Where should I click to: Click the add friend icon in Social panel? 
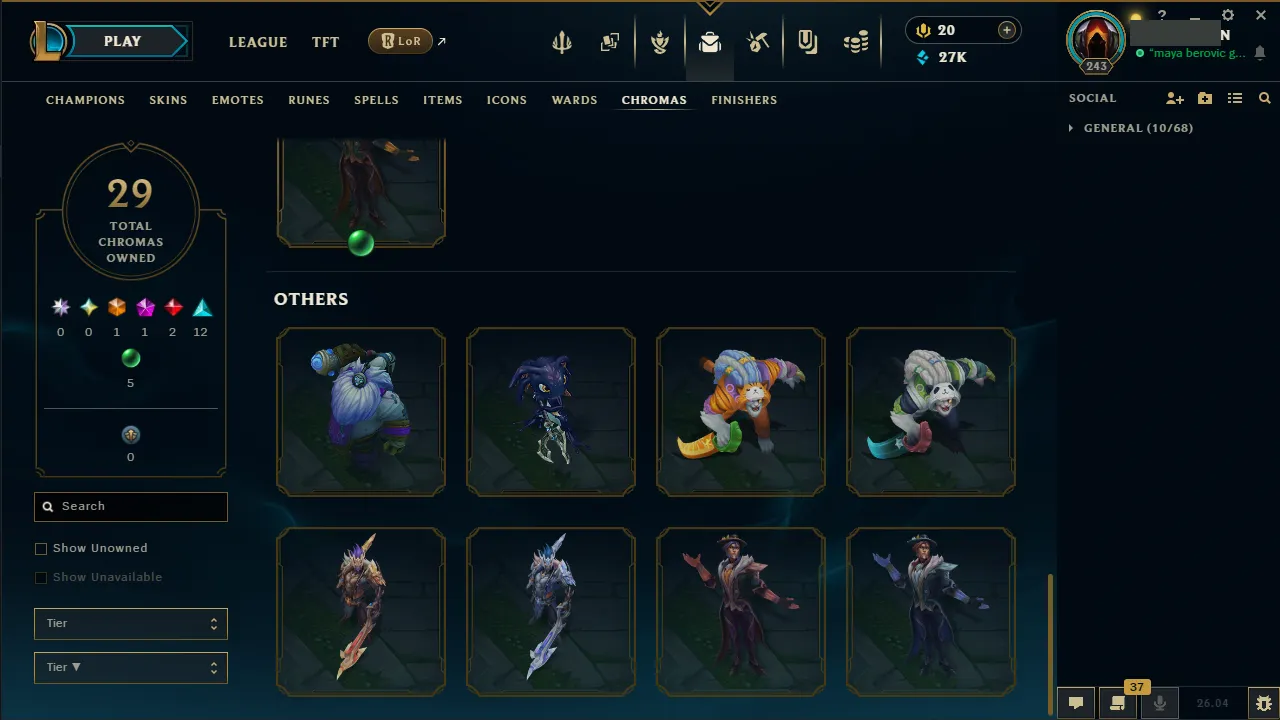pos(1175,98)
